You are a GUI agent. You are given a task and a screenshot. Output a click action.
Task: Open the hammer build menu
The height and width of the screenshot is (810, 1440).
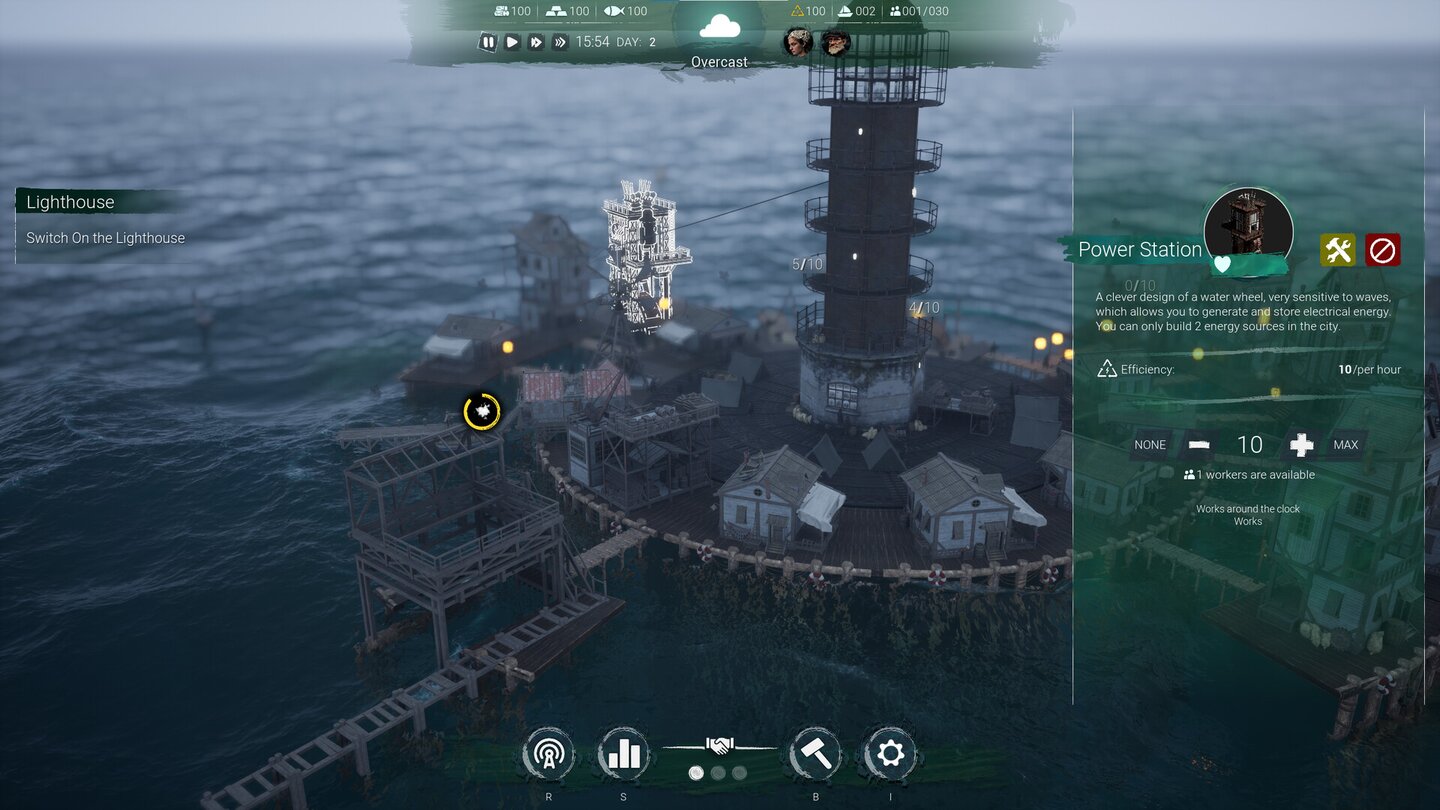(815, 753)
